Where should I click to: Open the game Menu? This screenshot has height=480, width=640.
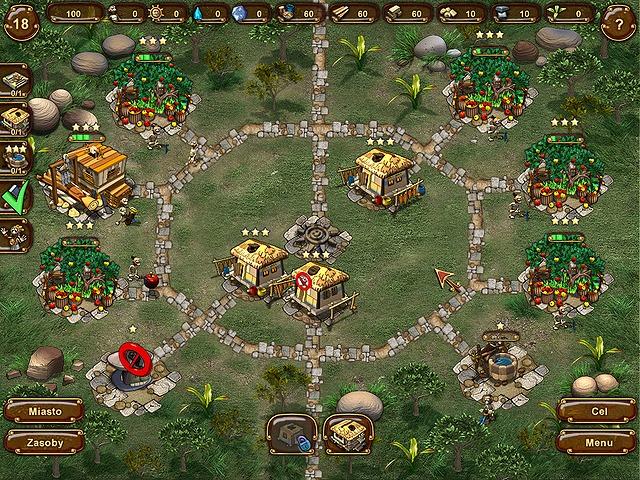(x=597, y=441)
